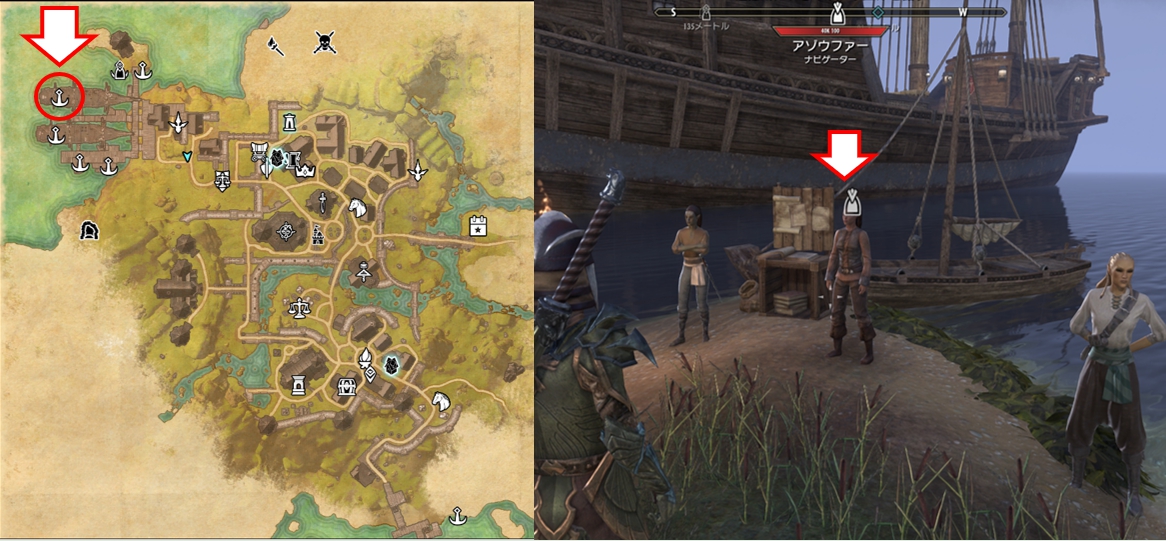Select the hooded figure marker near the docks
The image size is (1166, 541).
coord(120,70)
